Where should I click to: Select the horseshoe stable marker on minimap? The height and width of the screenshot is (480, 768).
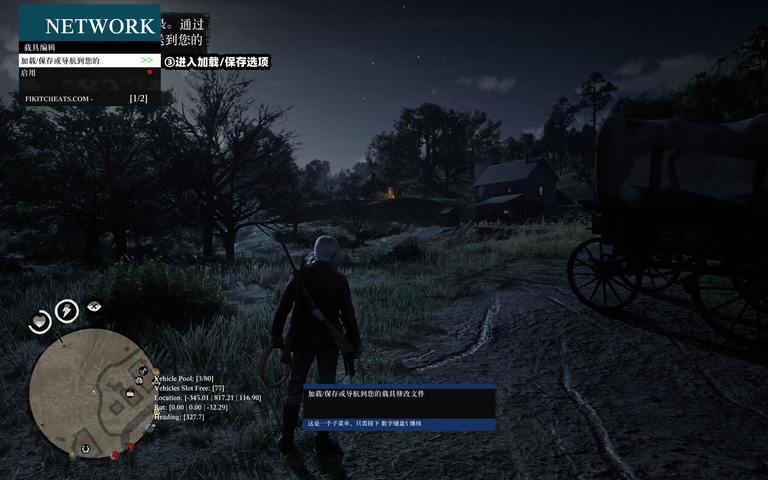pos(85,449)
